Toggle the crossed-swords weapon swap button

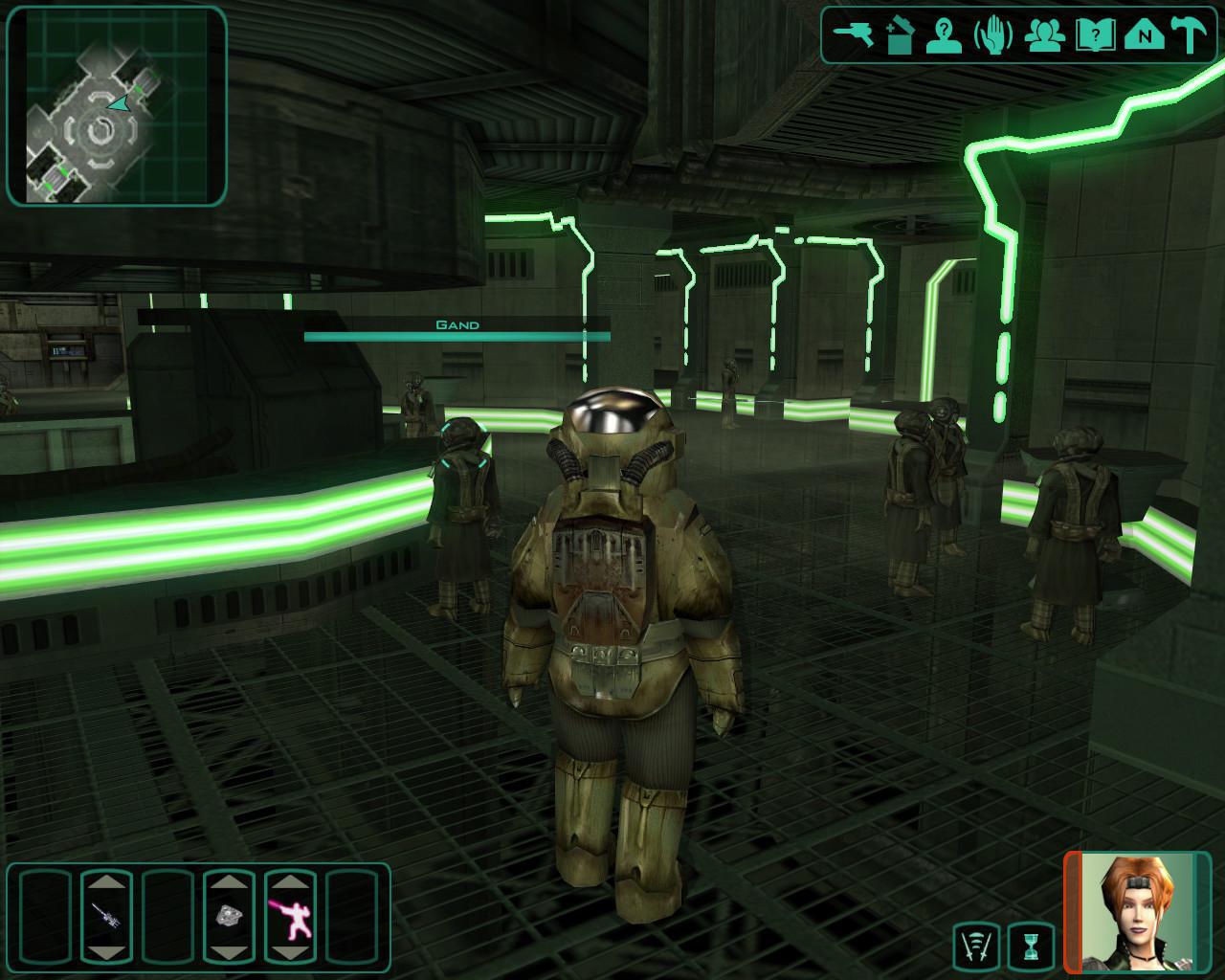click(978, 947)
